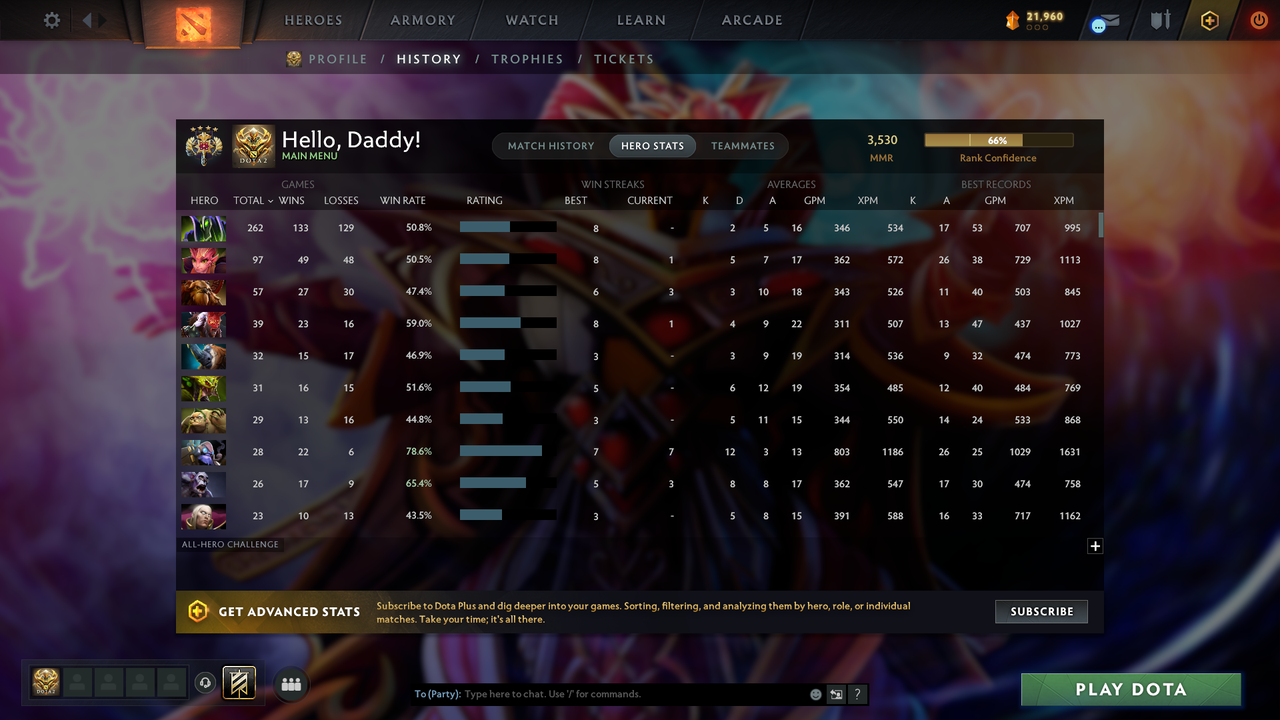This screenshot has height=720, width=1280.
Task: Open the Trophies section
Action: (x=527, y=59)
